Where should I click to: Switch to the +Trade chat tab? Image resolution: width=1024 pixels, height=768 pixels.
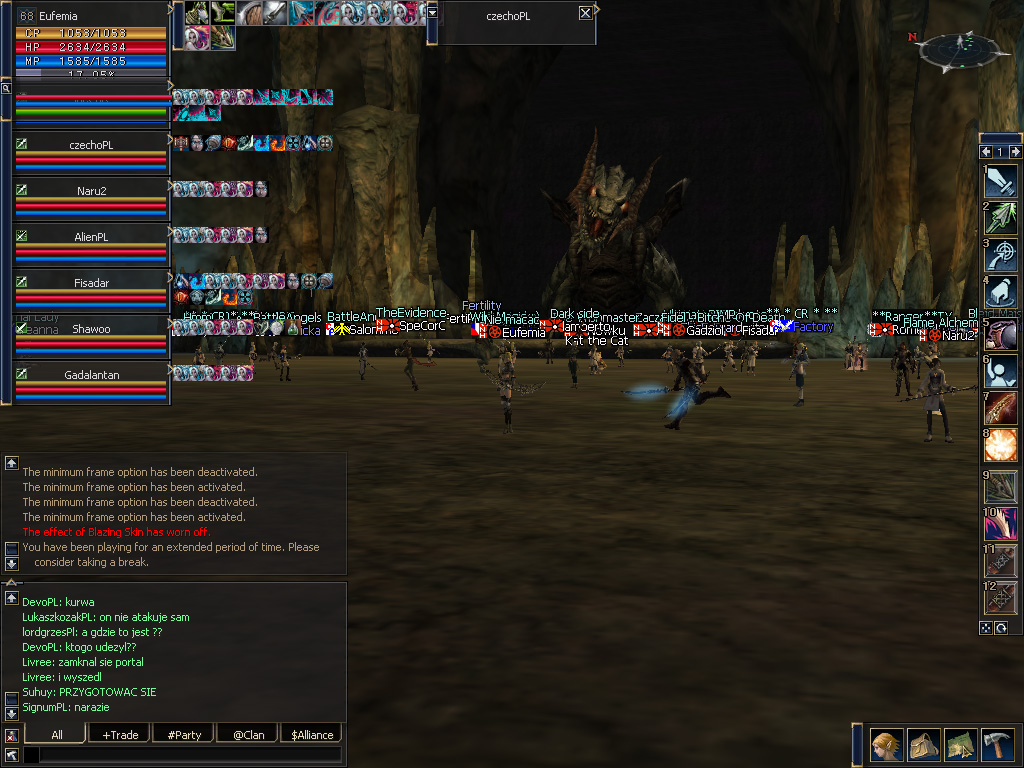click(x=120, y=735)
